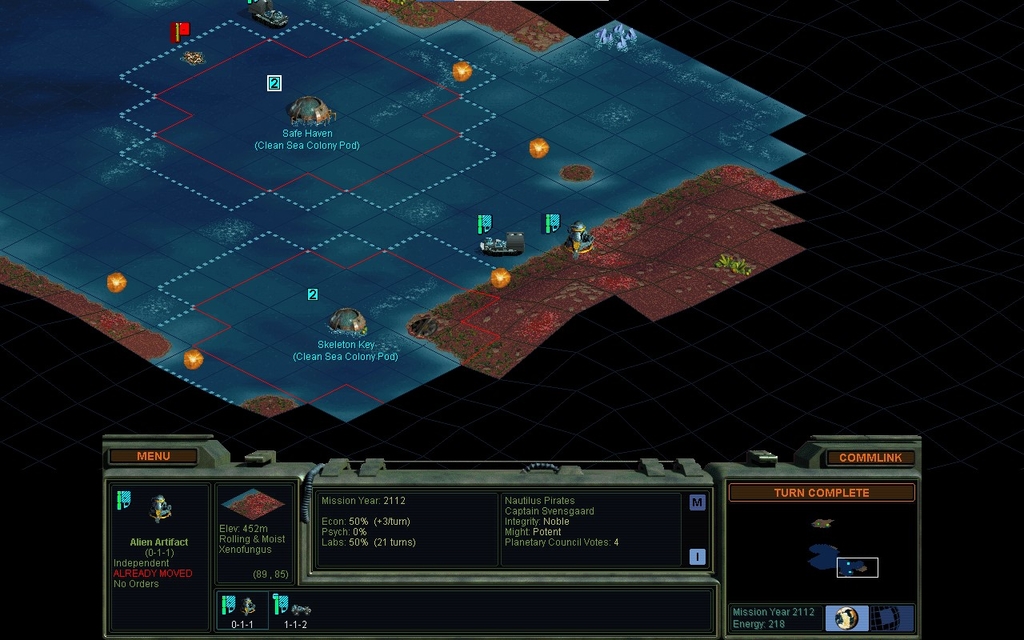The image size is (1024, 640).
Task: Open the COMMLINK panel
Action: pos(870,457)
